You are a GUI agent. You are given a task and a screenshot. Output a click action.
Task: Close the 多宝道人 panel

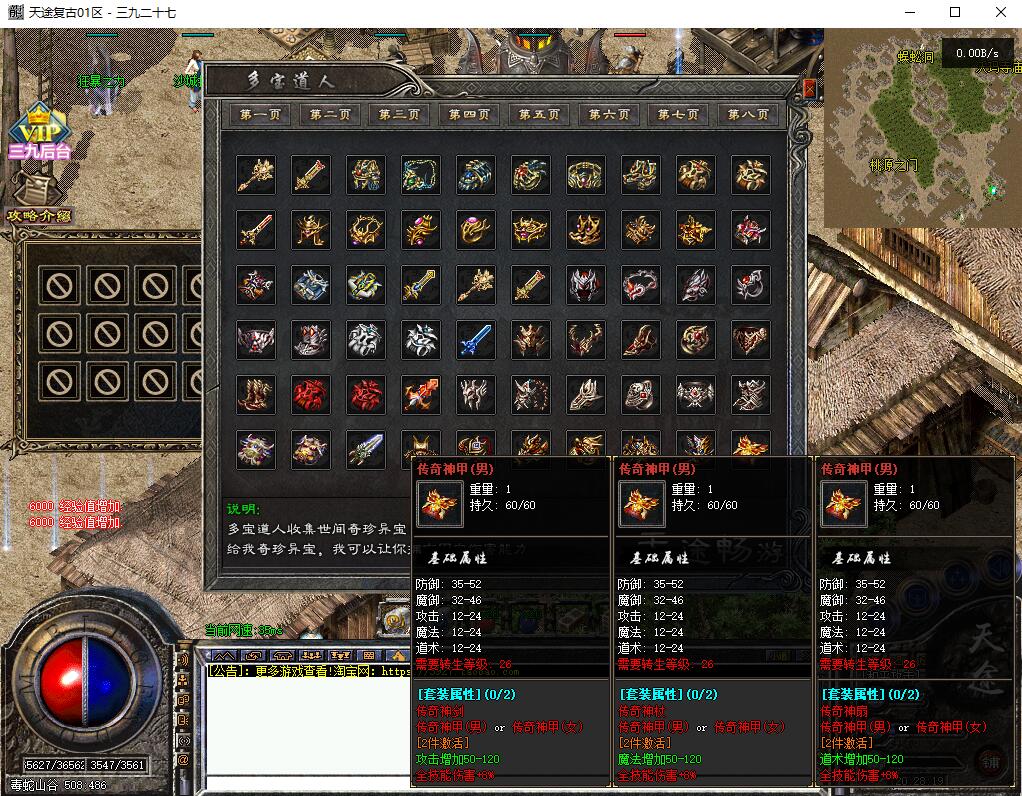pos(808,89)
